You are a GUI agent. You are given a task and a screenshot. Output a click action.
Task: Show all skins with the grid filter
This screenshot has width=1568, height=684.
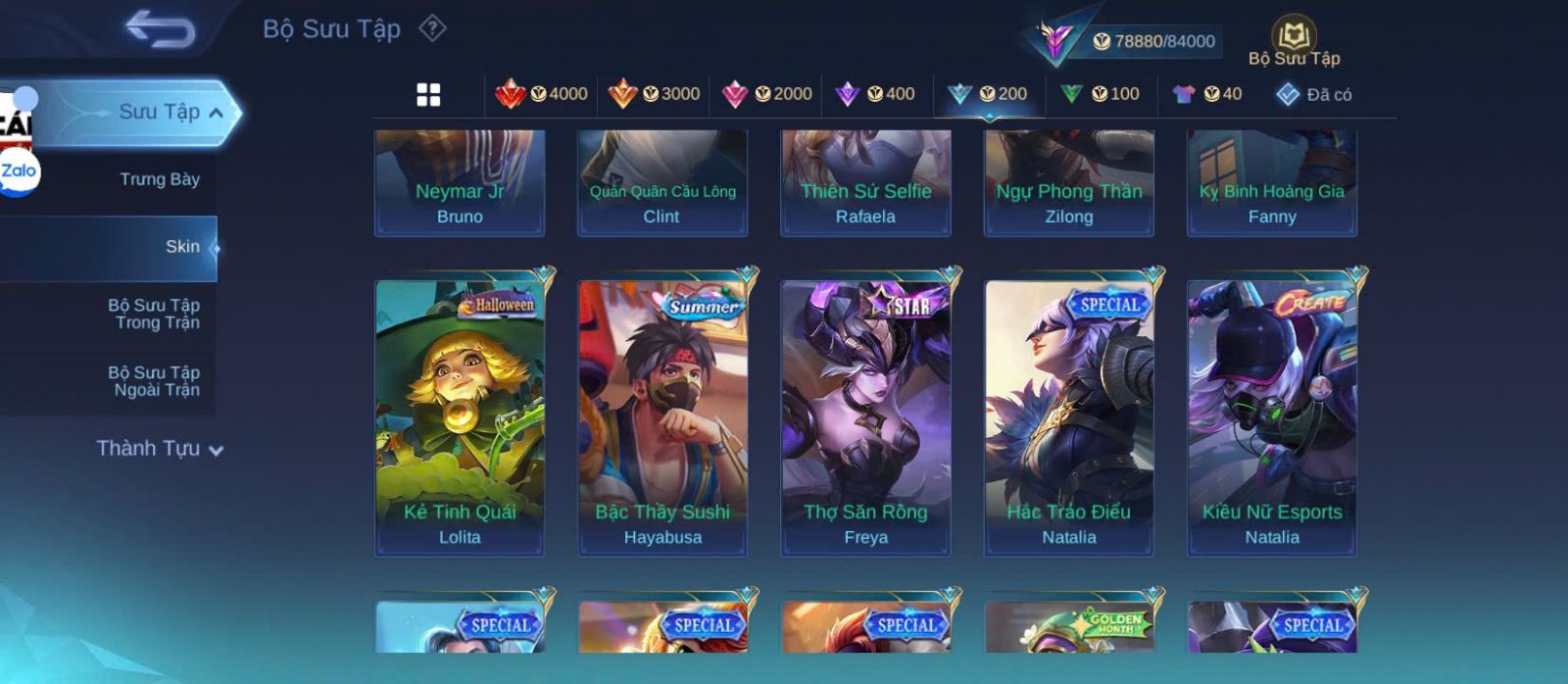[x=428, y=94]
